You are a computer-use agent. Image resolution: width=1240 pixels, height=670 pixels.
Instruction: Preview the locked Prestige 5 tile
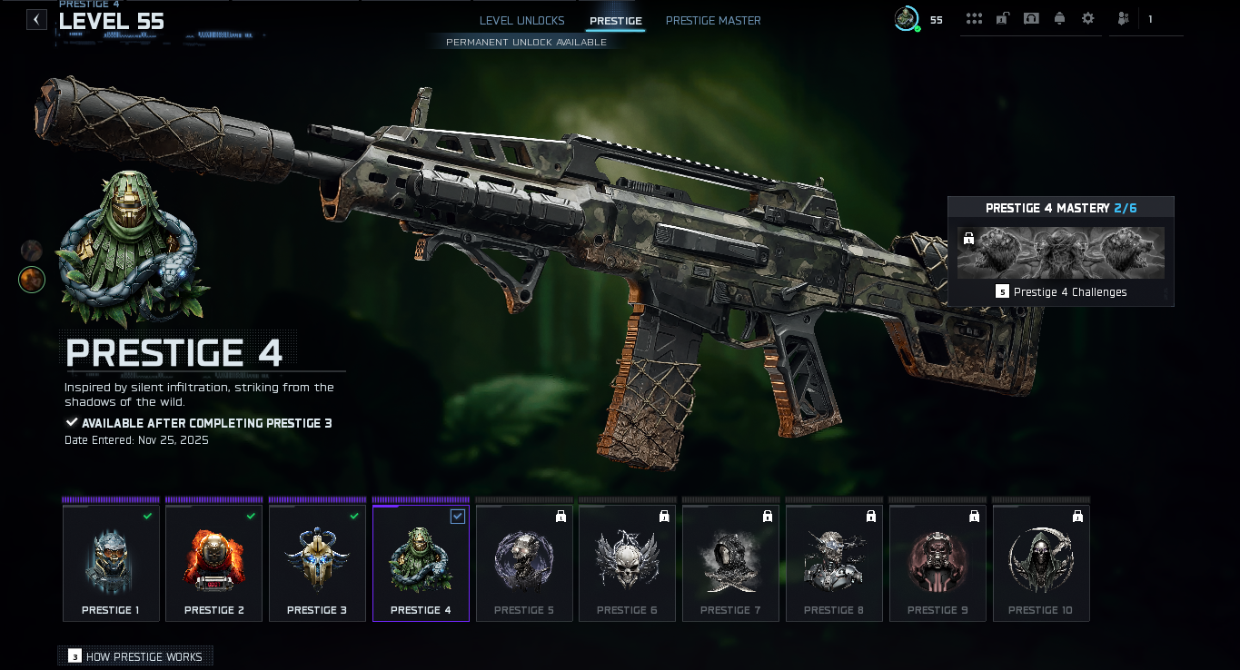524,563
